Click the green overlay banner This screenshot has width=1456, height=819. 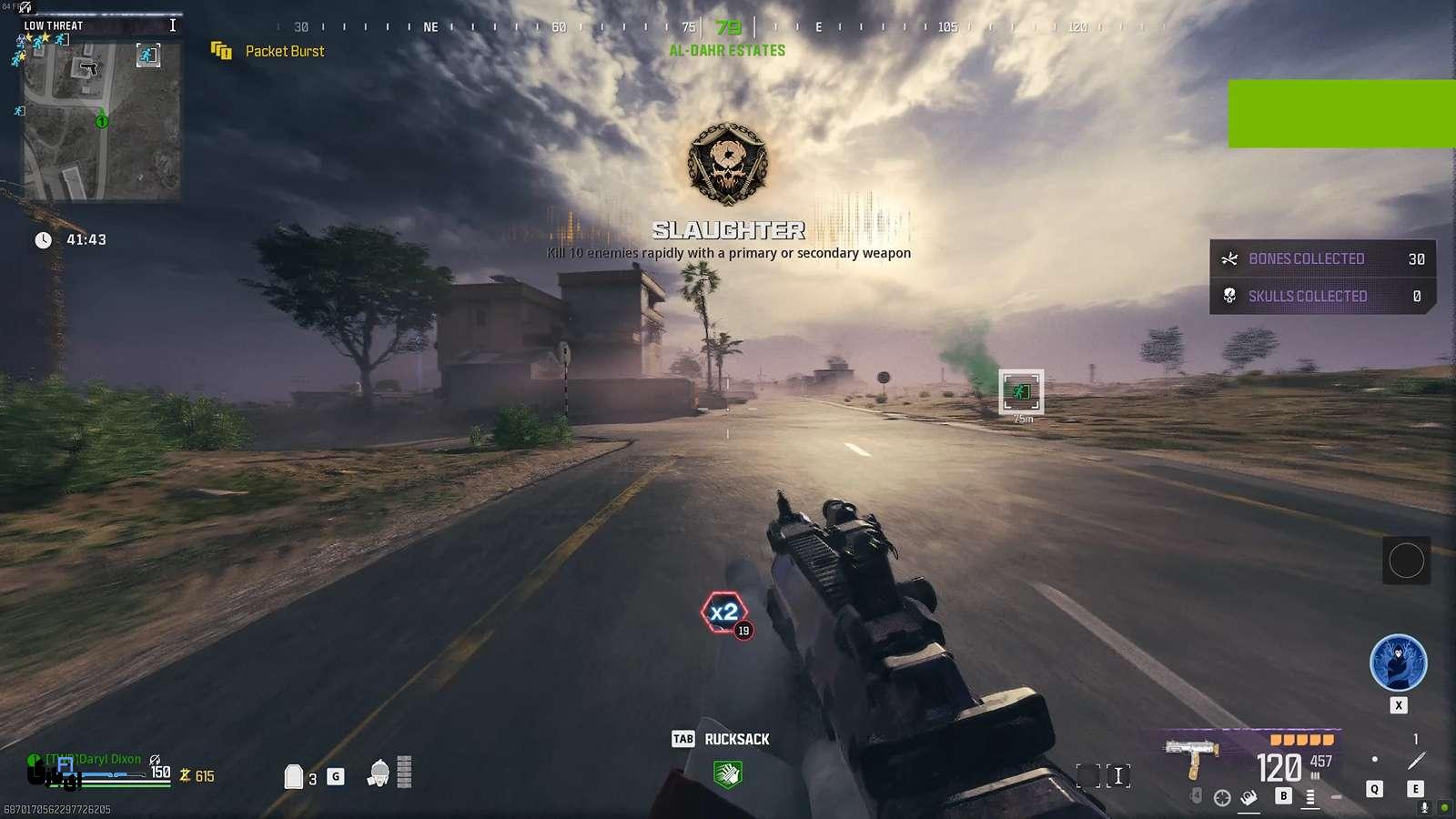coord(1341,114)
